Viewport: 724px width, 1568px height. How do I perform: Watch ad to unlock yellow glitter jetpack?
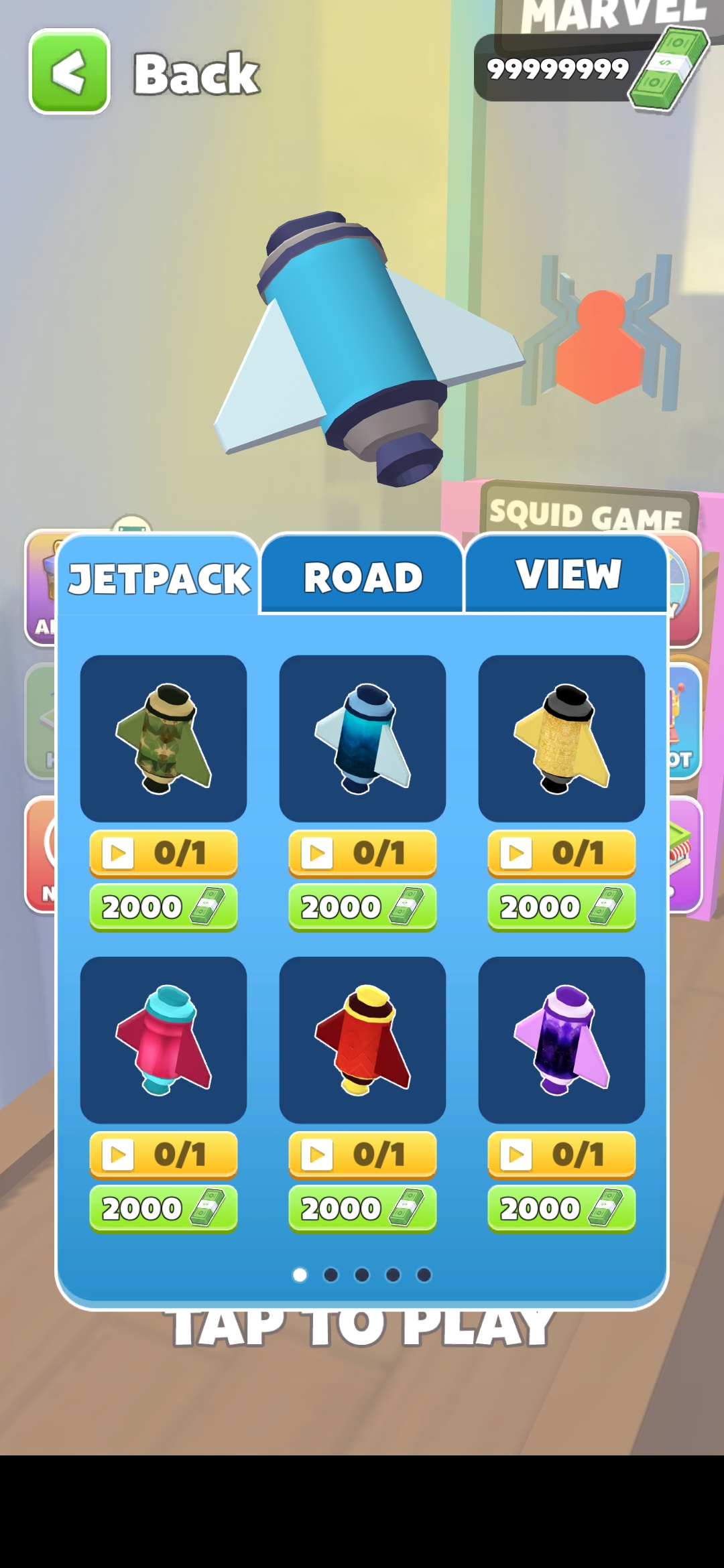click(562, 853)
